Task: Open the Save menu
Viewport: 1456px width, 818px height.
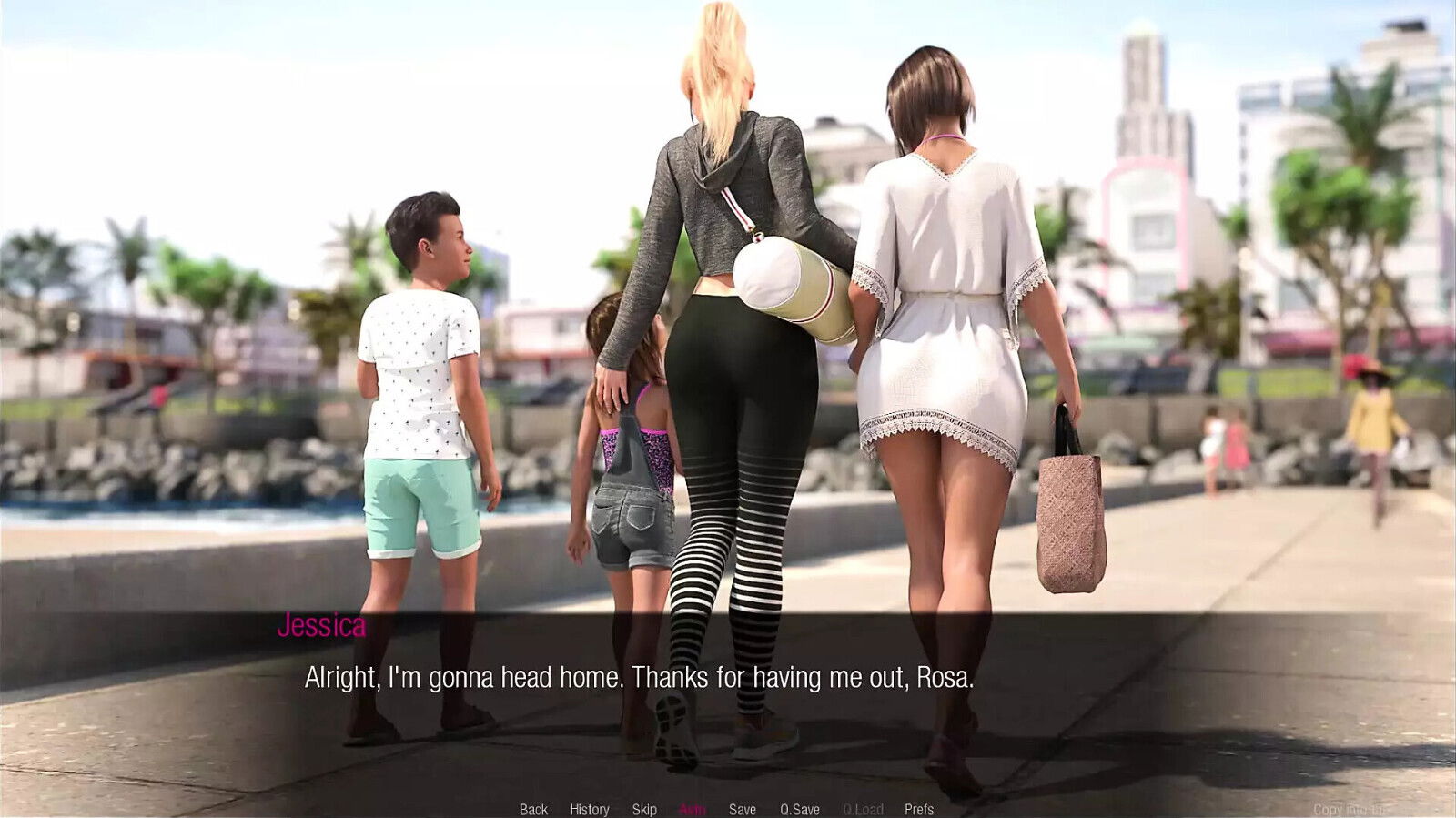Action: (x=743, y=809)
